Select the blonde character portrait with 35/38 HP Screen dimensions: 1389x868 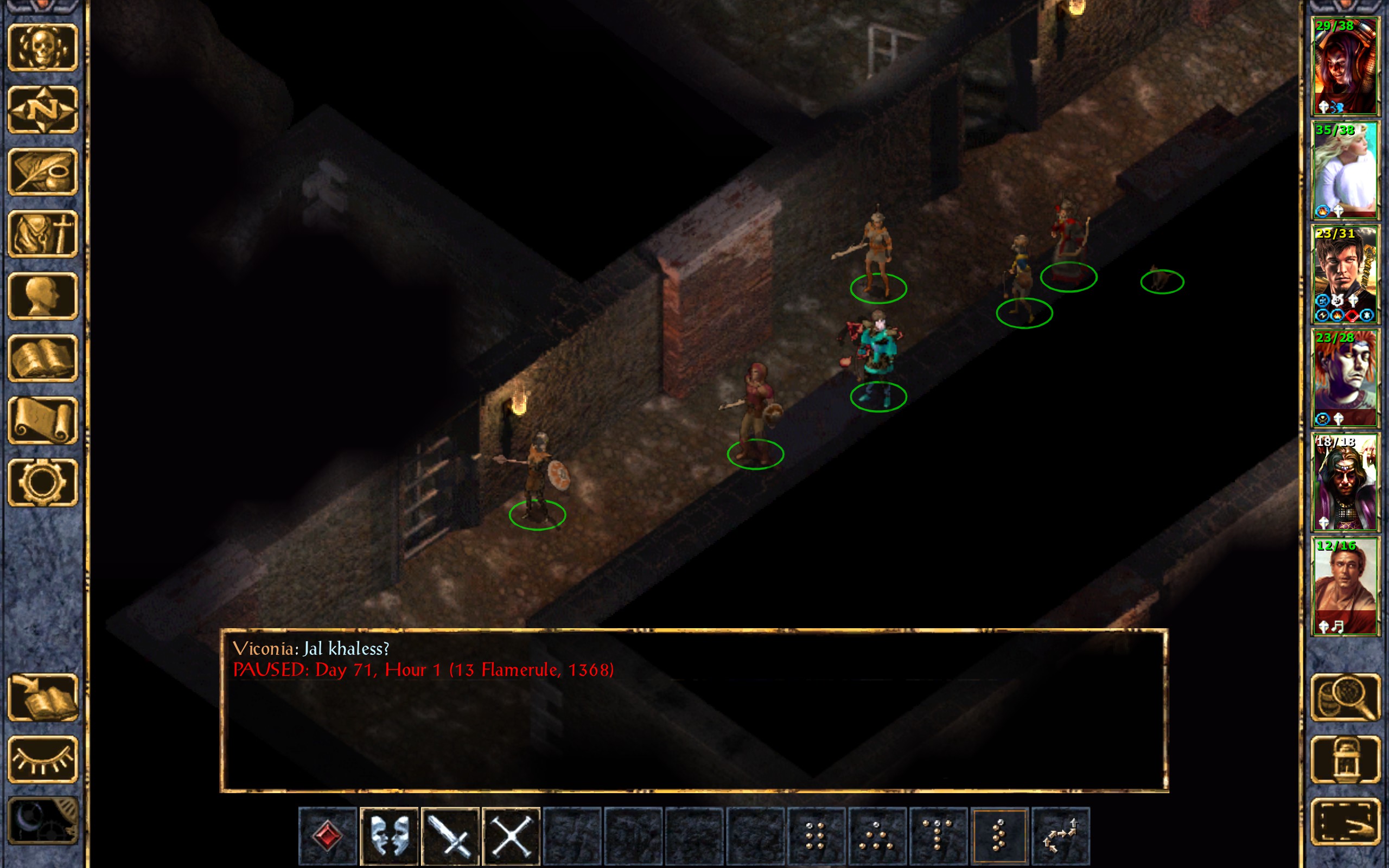(1345, 170)
